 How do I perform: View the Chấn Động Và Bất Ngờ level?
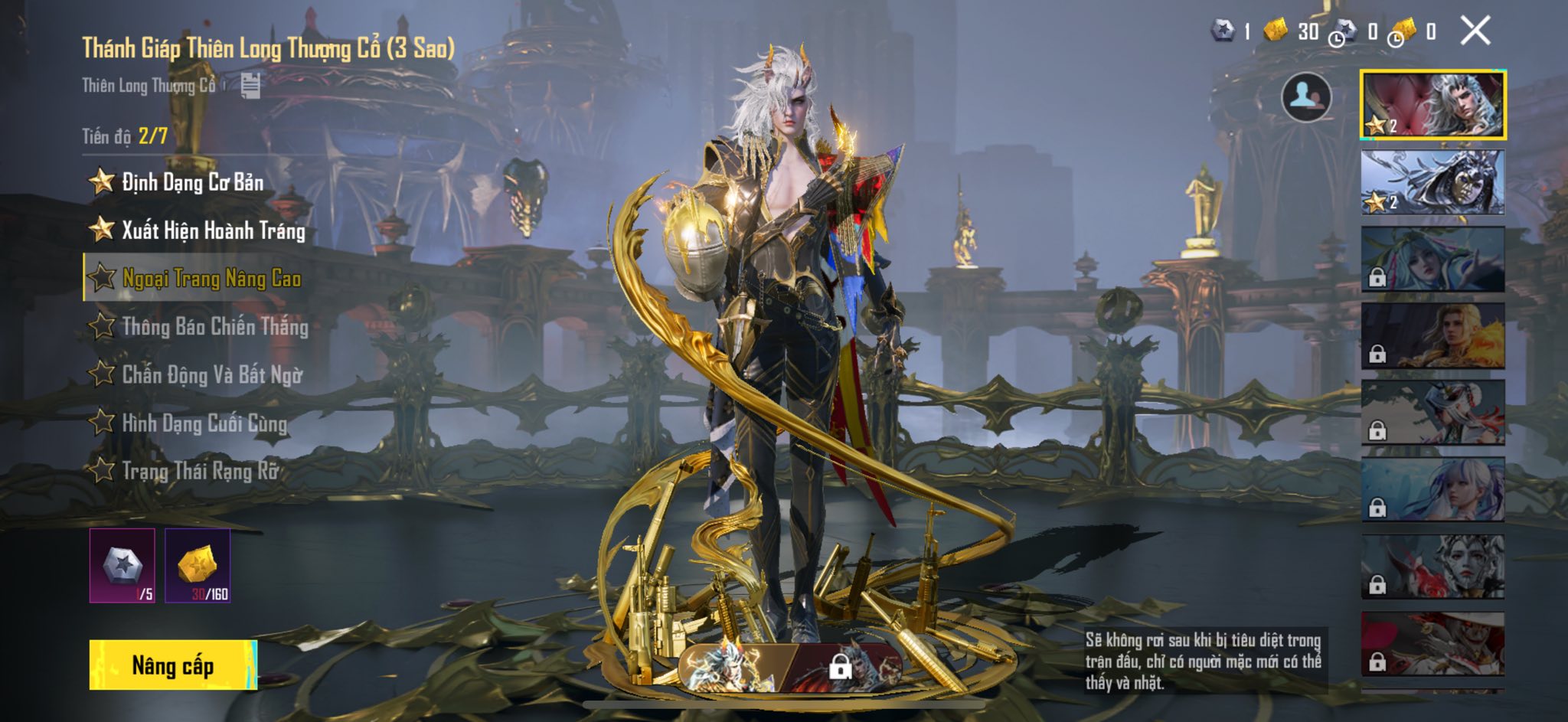211,375
